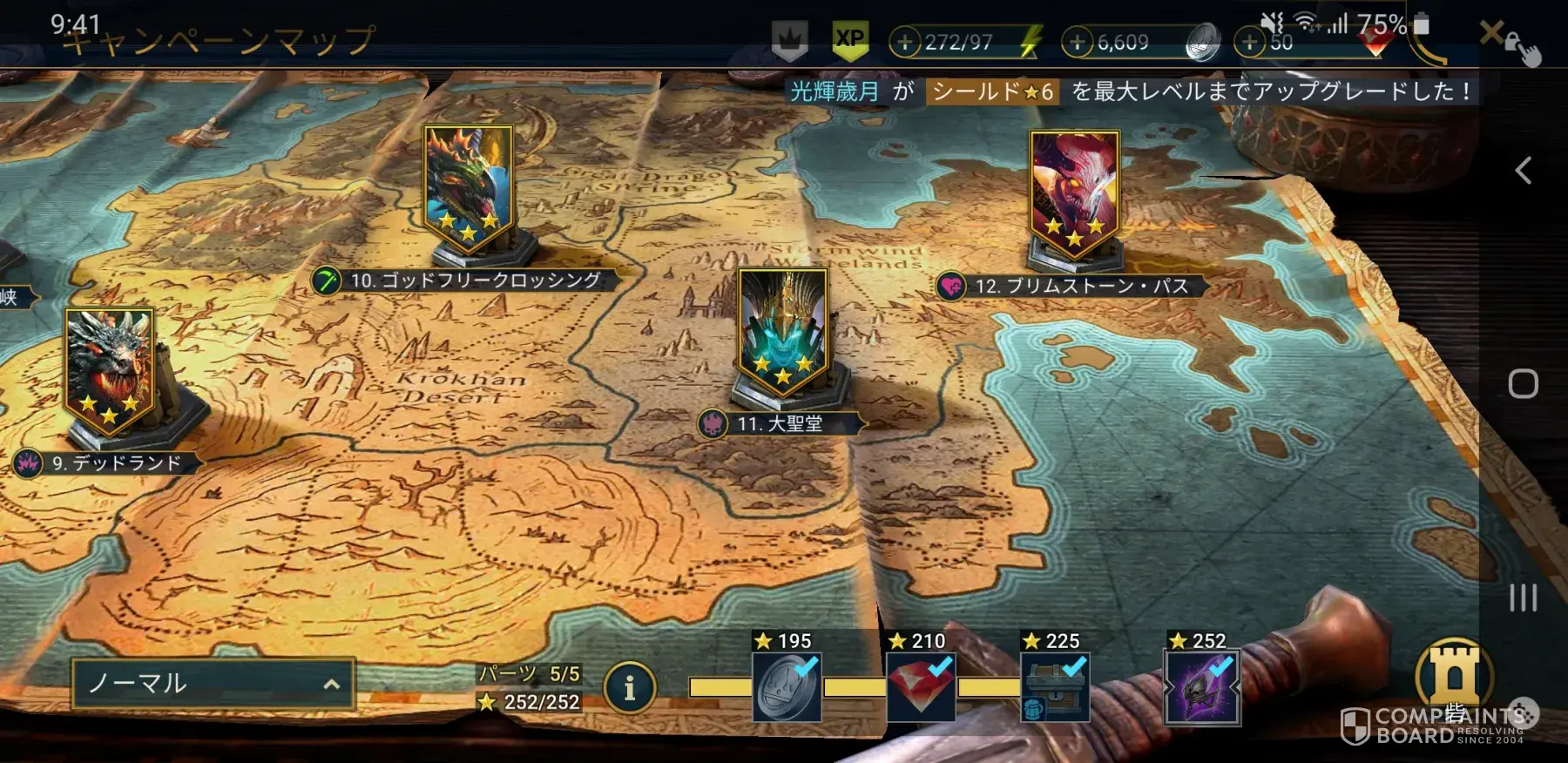Add gems with the plus button
The height and width of the screenshot is (763, 1568).
pos(1250,42)
